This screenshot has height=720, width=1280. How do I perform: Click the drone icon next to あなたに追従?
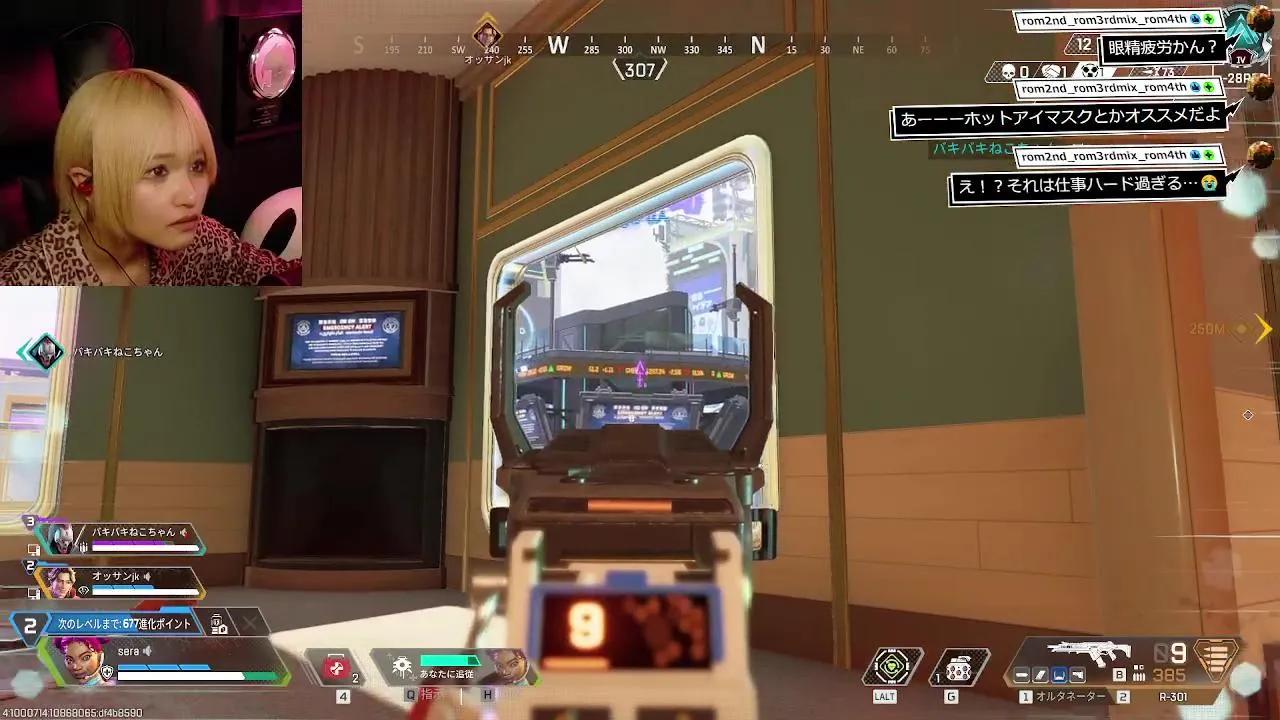403,665
